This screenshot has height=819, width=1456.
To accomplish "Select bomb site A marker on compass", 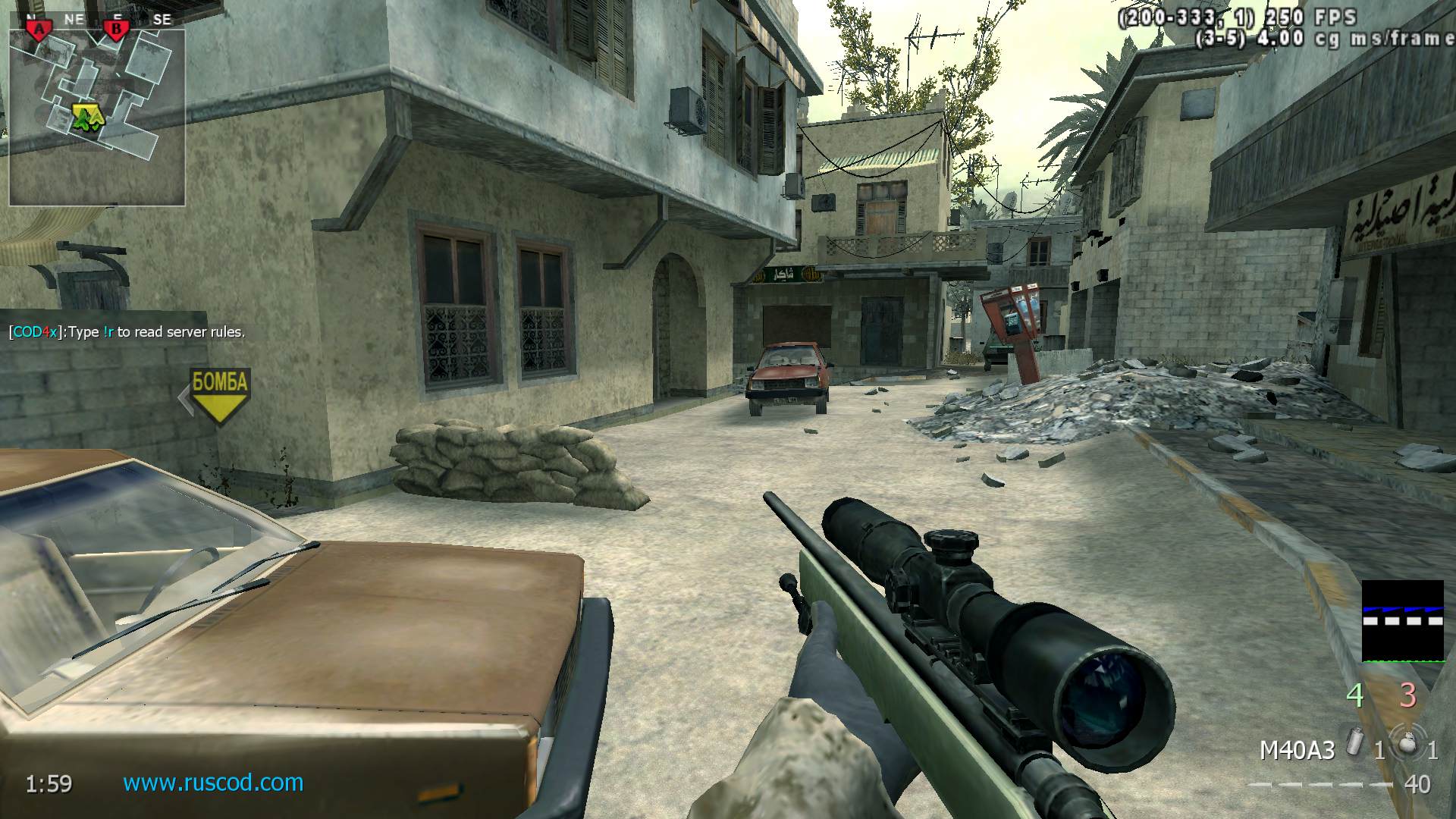I will (38, 30).
